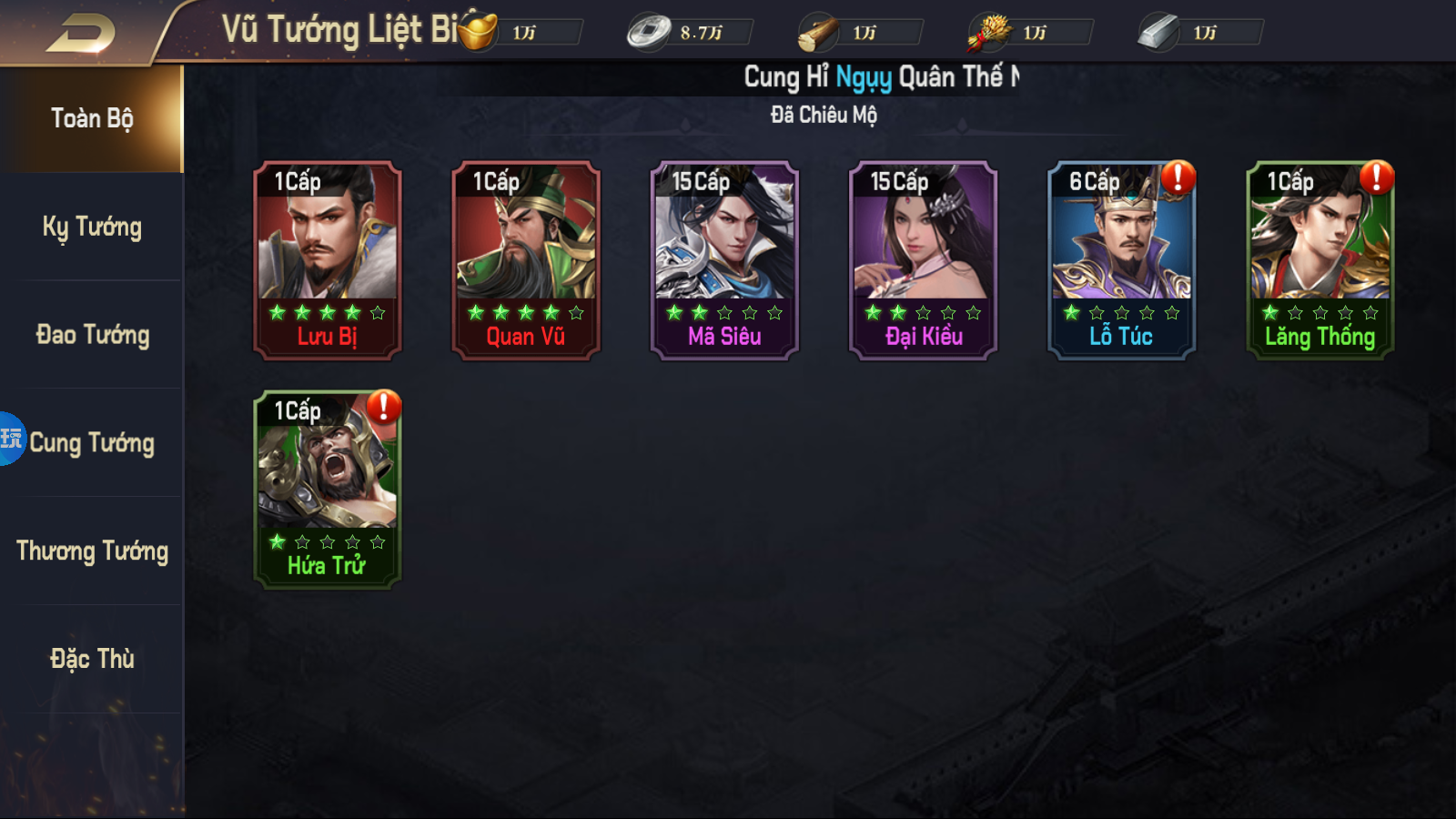This screenshot has height=819, width=1456.
Task: Open the blue floating overlay bubble
Action: coord(11,439)
